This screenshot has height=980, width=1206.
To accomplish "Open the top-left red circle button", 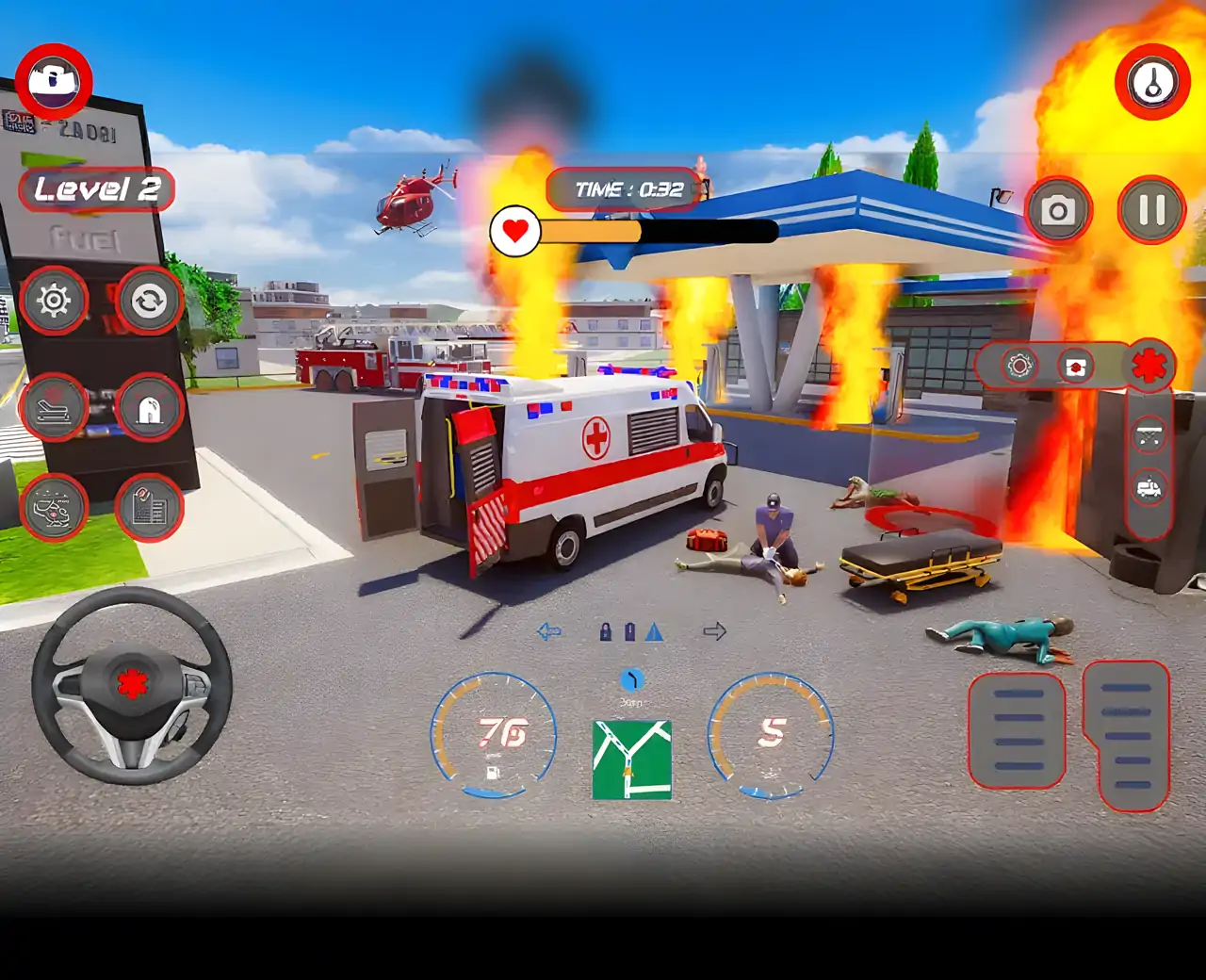I will [x=54, y=80].
